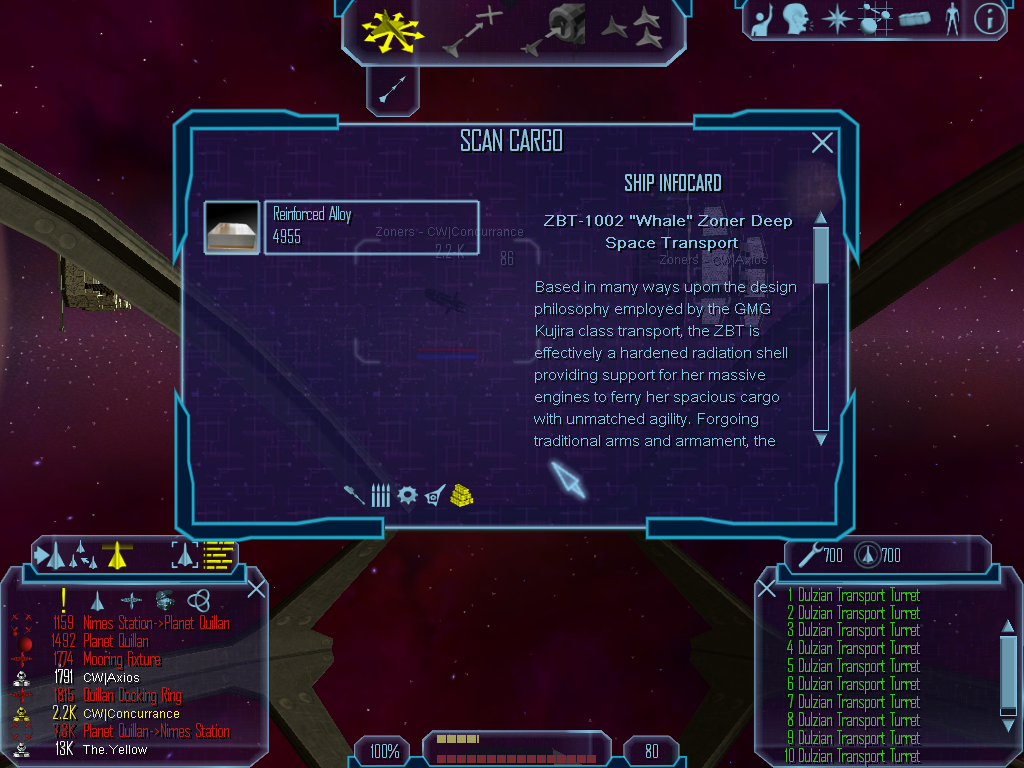Select the 1 Dulzian Transport Turret entry
The image size is (1024, 768).
click(858, 596)
